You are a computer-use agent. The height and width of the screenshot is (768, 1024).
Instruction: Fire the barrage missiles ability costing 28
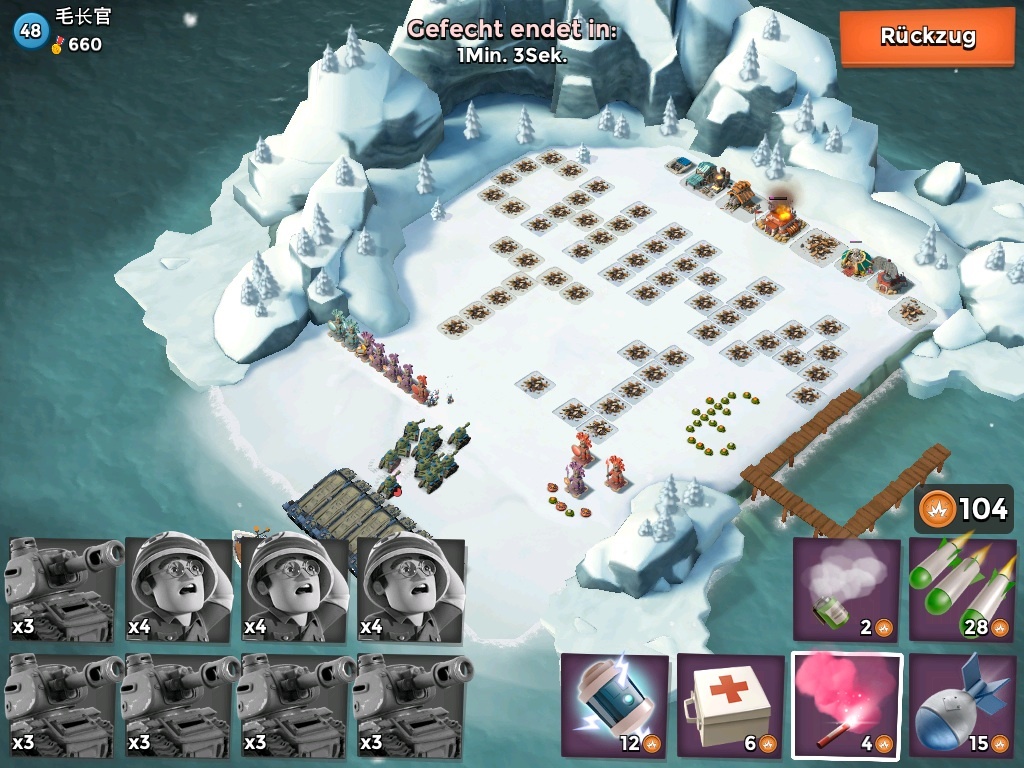[961, 590]
